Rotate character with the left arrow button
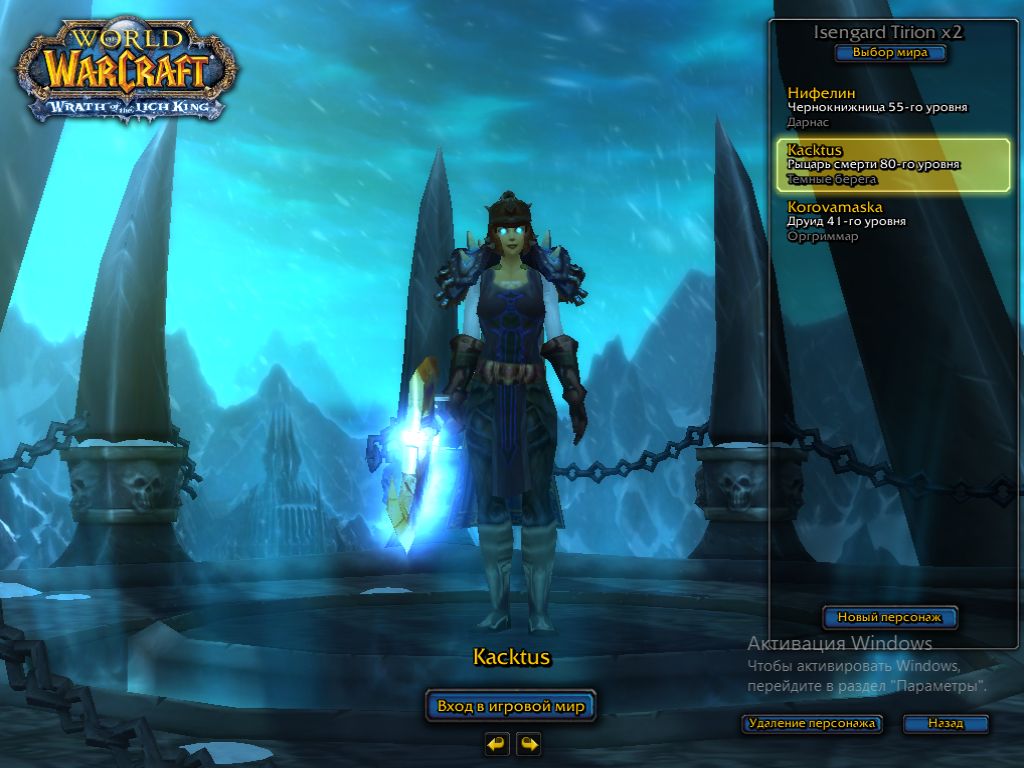 497,743
